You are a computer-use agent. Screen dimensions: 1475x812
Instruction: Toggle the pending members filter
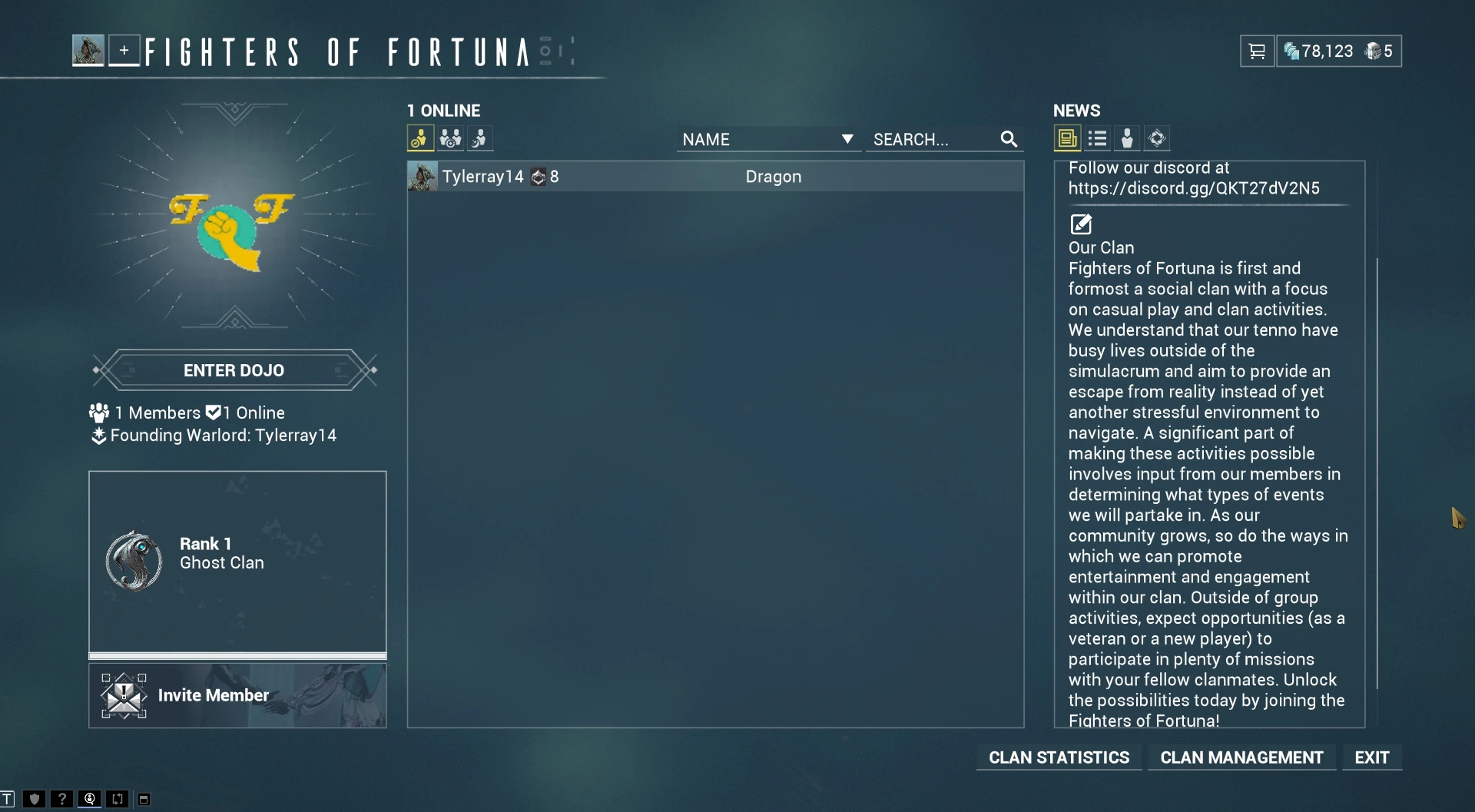450,138
